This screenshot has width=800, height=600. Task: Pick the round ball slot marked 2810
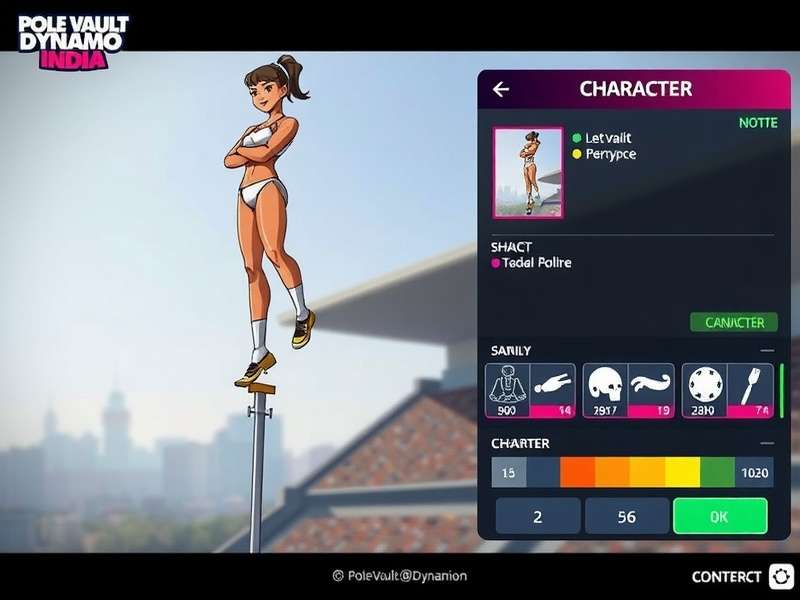click(x=703, y=389)
